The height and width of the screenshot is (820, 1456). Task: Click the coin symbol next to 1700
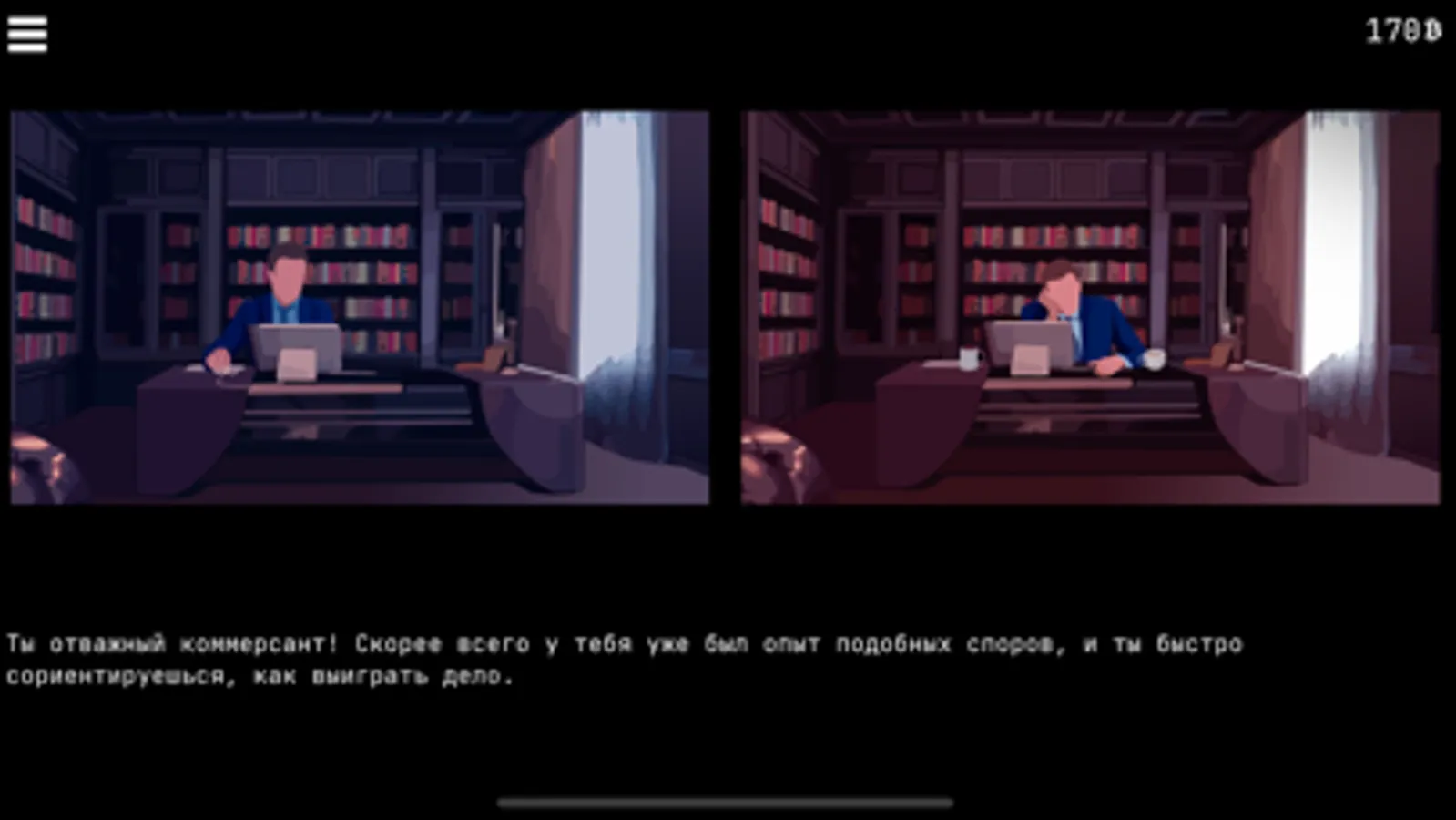coord(1431,30)
